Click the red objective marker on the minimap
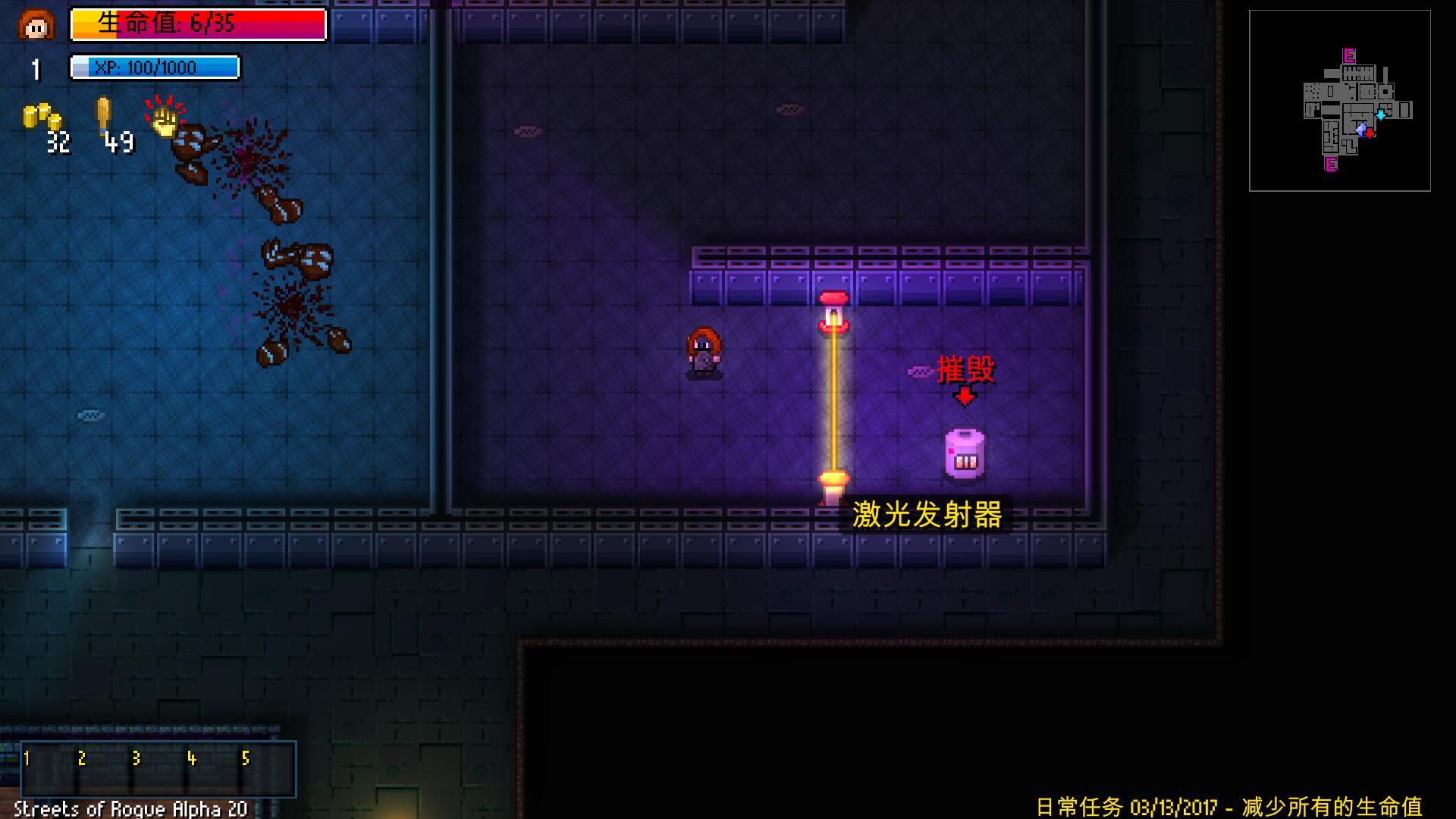This screenshot has width=1456, height=819. (x=1370, y=133)
